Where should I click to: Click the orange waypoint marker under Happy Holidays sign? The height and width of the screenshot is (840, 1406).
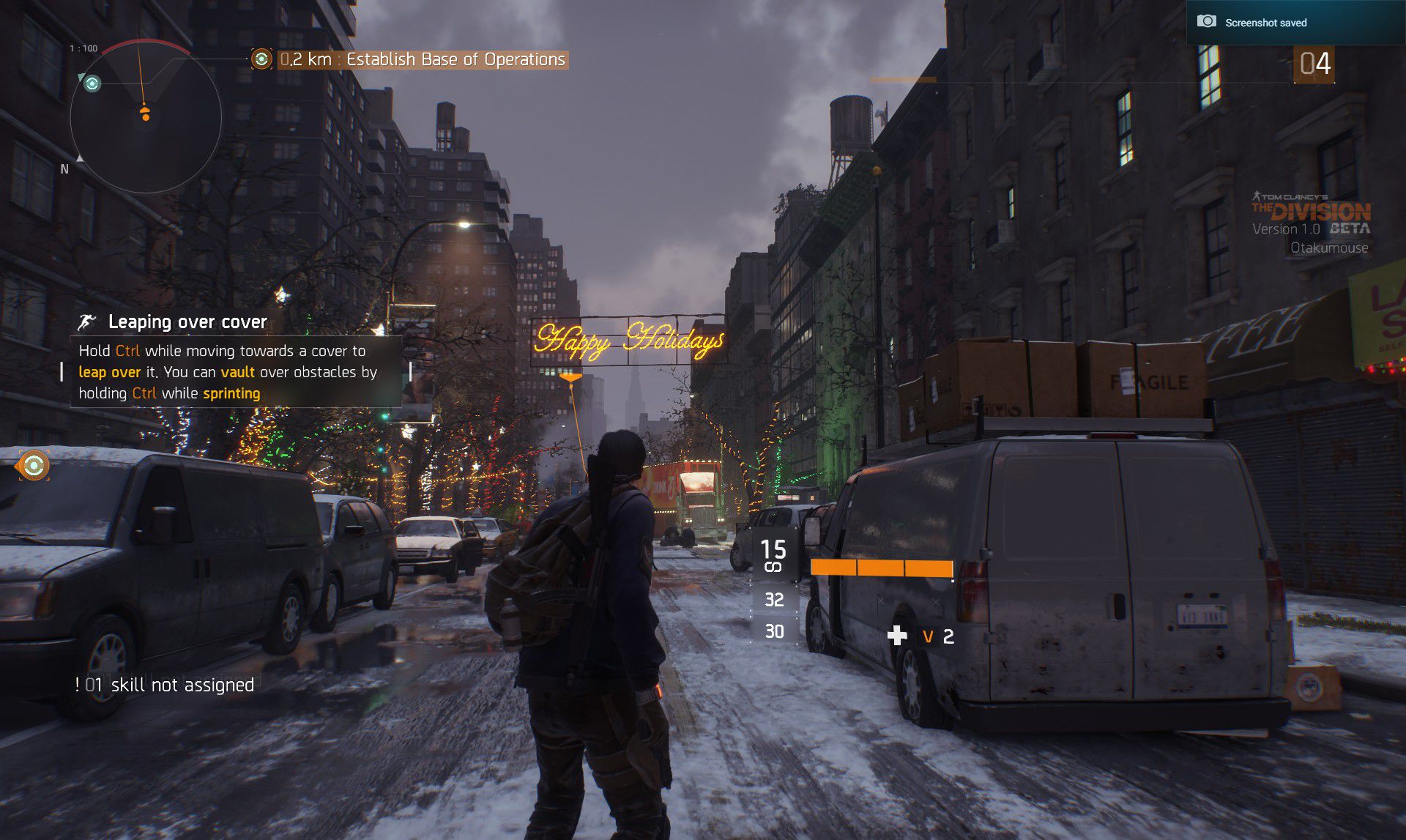tap(570, 378)
